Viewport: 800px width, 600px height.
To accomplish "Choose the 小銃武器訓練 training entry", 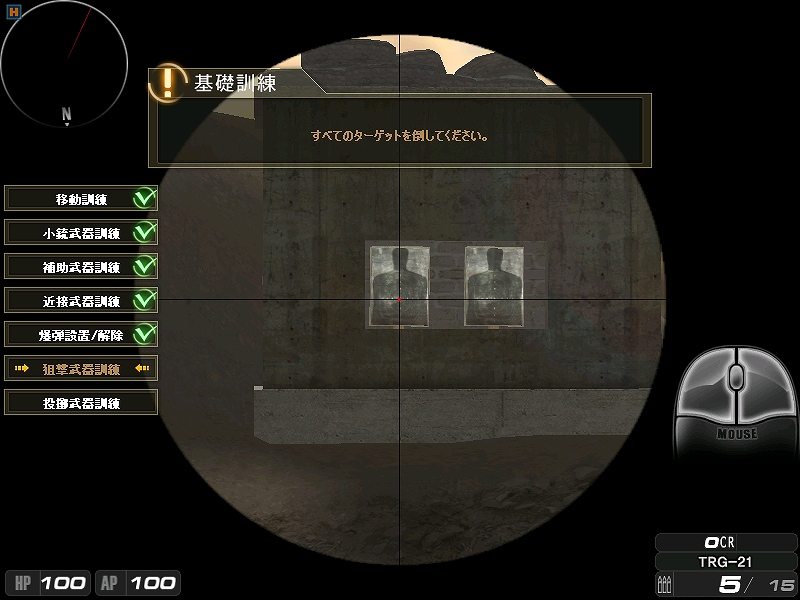I will 81,233.
